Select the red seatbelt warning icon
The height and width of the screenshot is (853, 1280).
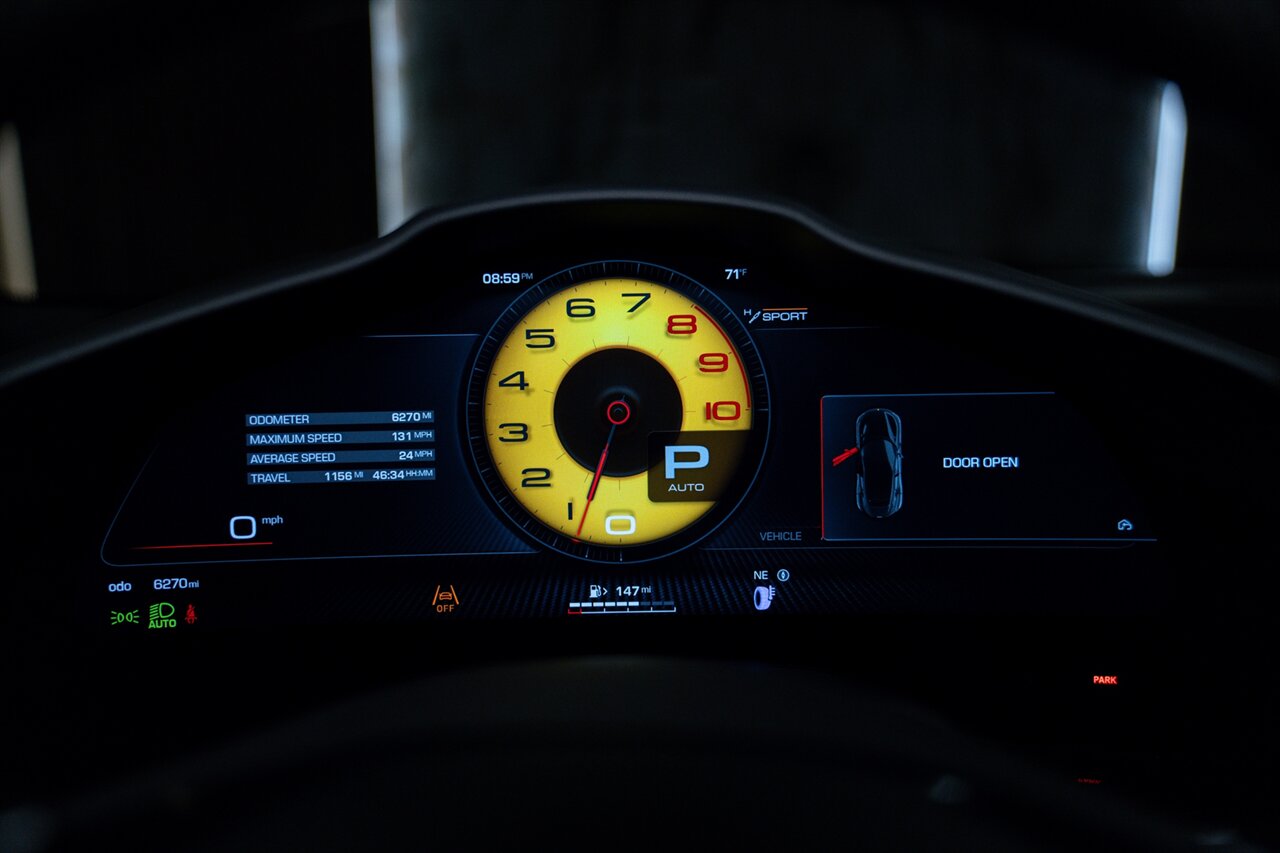[190, 614]
